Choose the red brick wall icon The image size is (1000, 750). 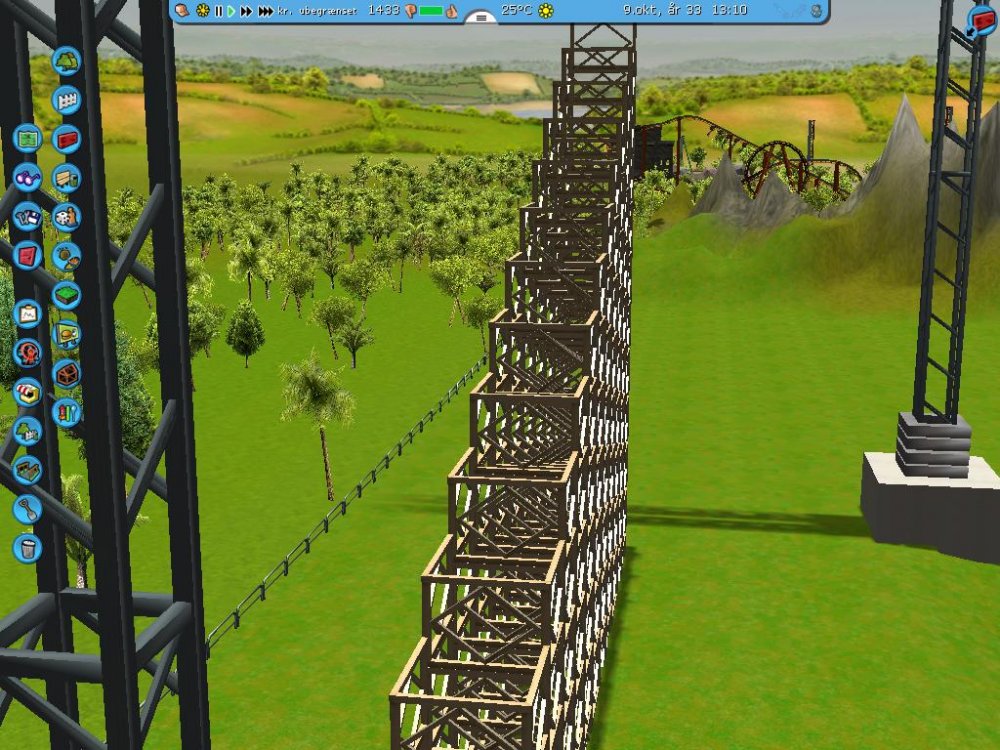(66, 139)
